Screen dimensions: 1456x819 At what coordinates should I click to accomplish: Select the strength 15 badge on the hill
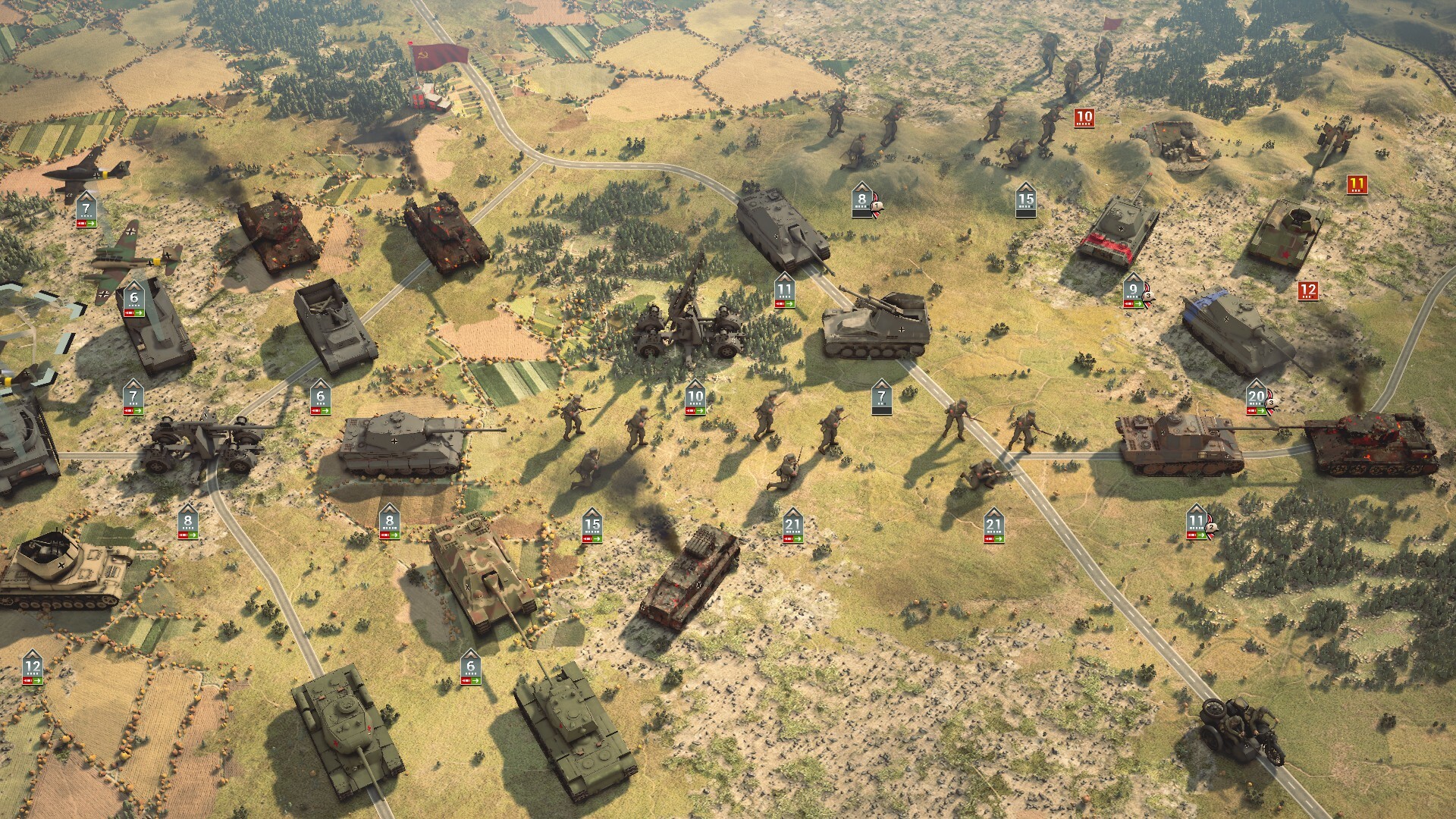click(1028, 201)
